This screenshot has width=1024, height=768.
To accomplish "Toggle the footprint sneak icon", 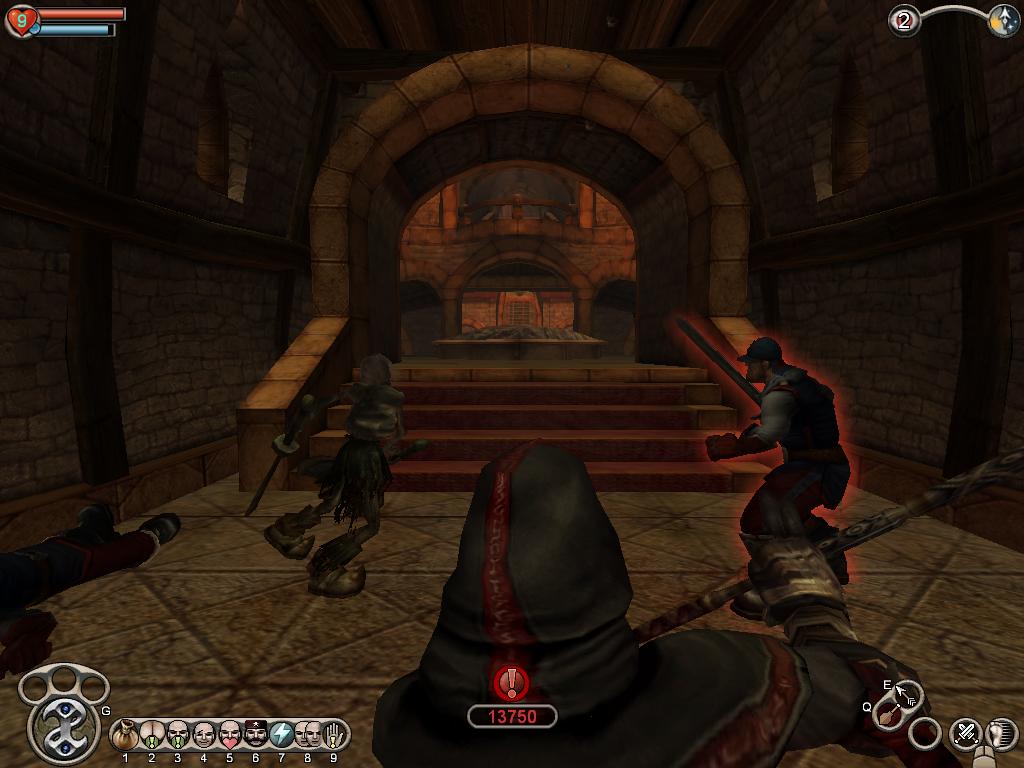I will point(1001,733).
